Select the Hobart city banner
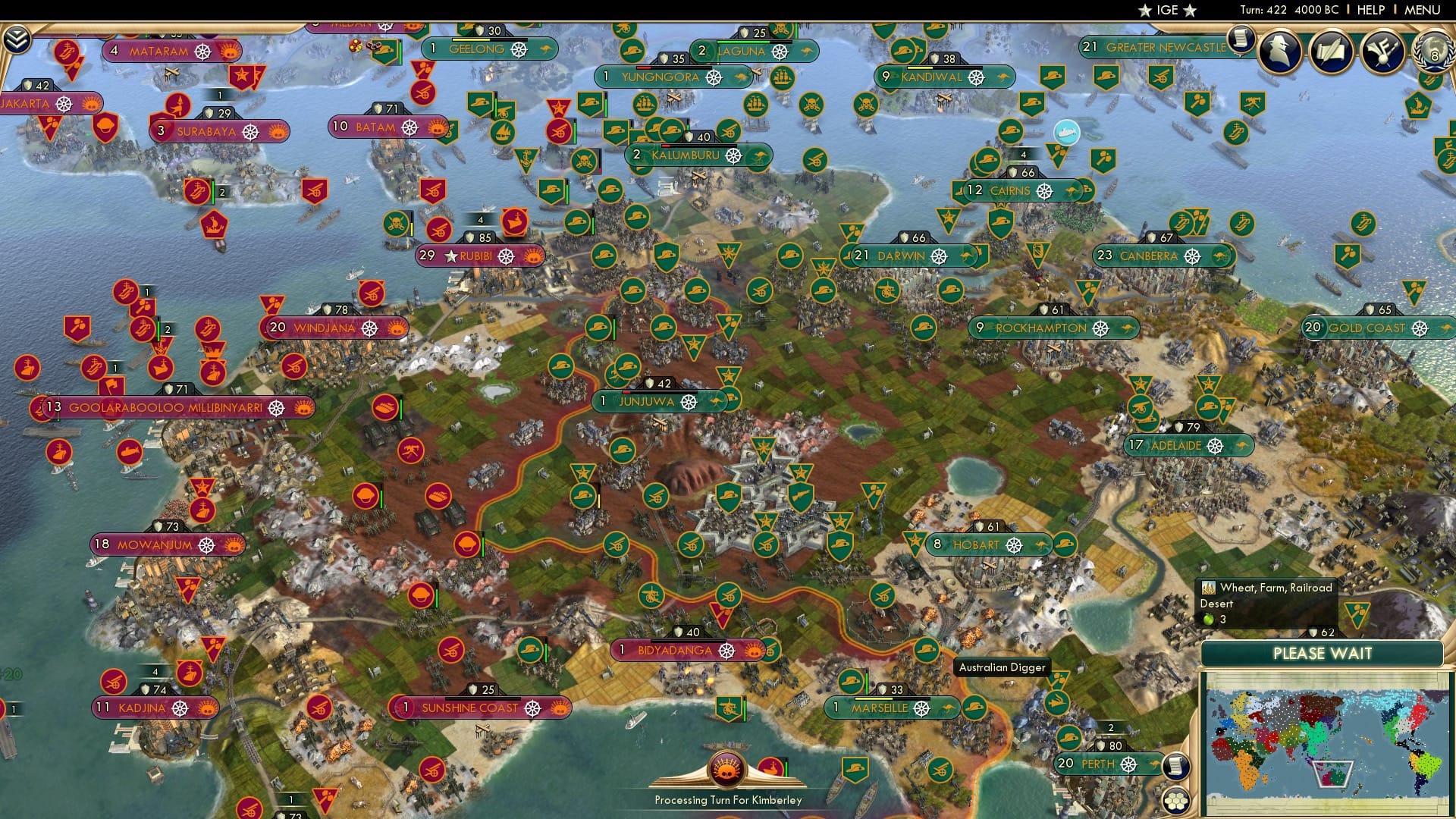1456x819 pixels. 978,544
